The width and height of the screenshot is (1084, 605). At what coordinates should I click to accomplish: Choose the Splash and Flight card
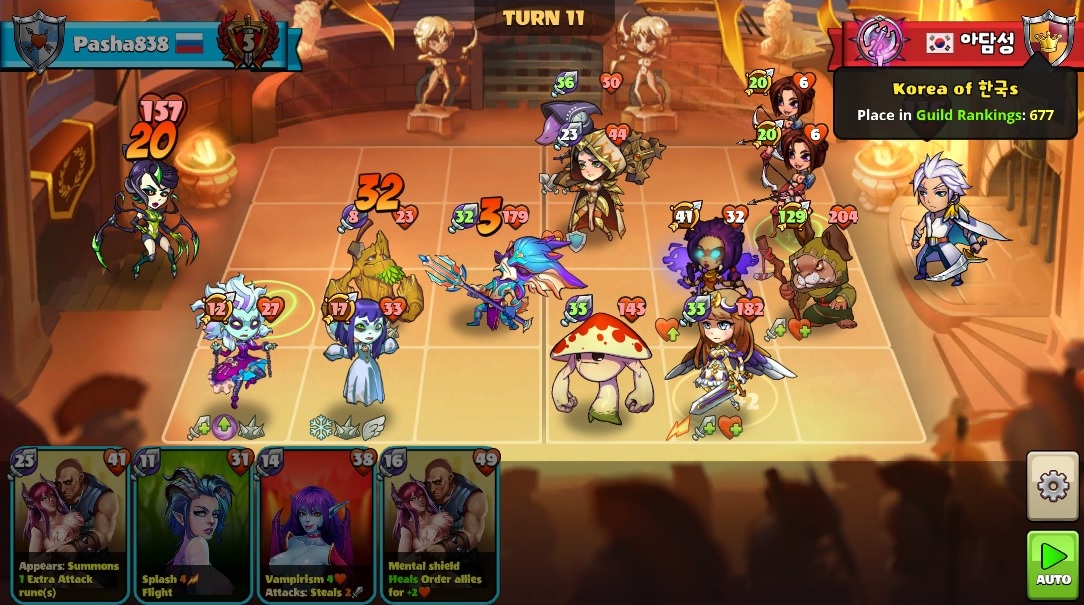click(193, 525)
